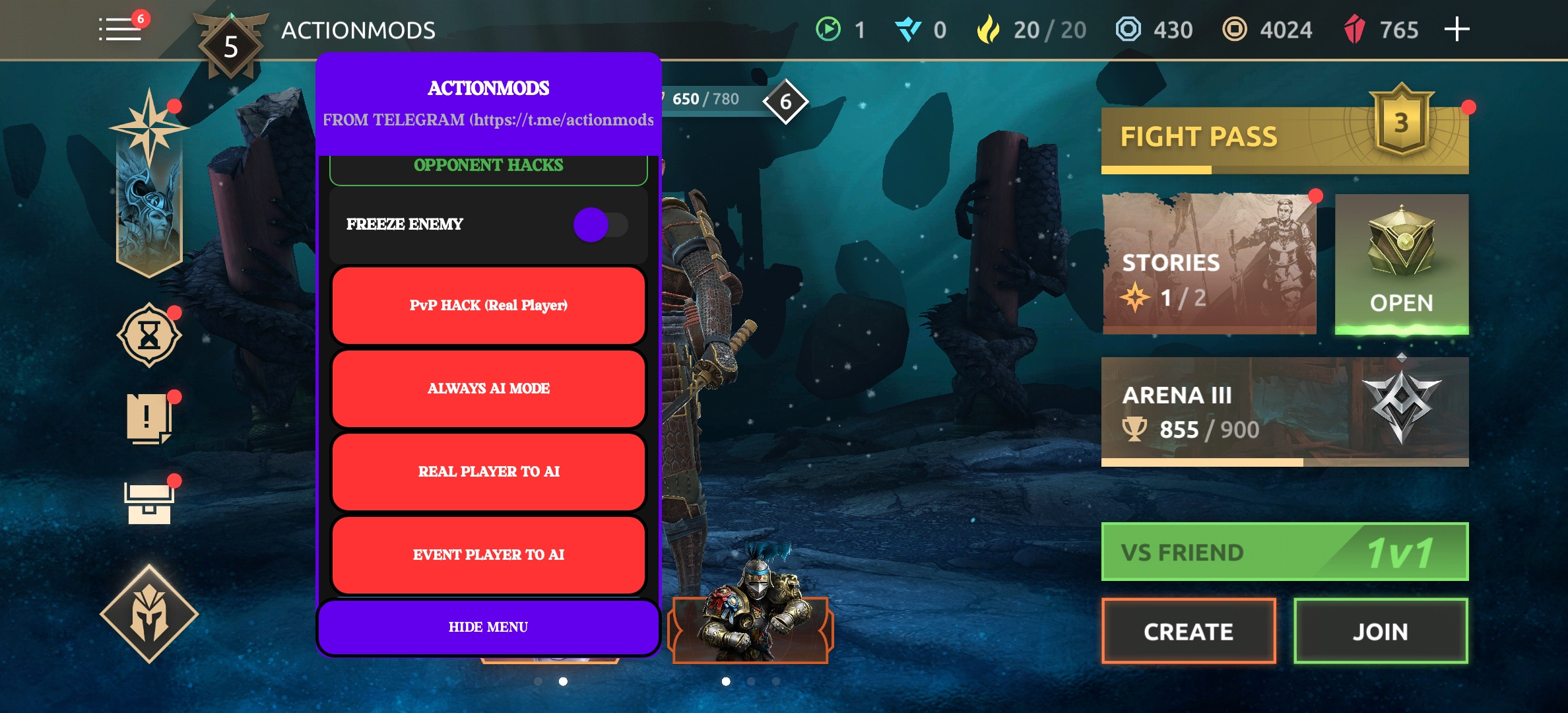The width and height of the screenshot is (1568, 713).
Task: Choose the Real Player to AI button
Action: pyautogui.click(x=488, y=471)
